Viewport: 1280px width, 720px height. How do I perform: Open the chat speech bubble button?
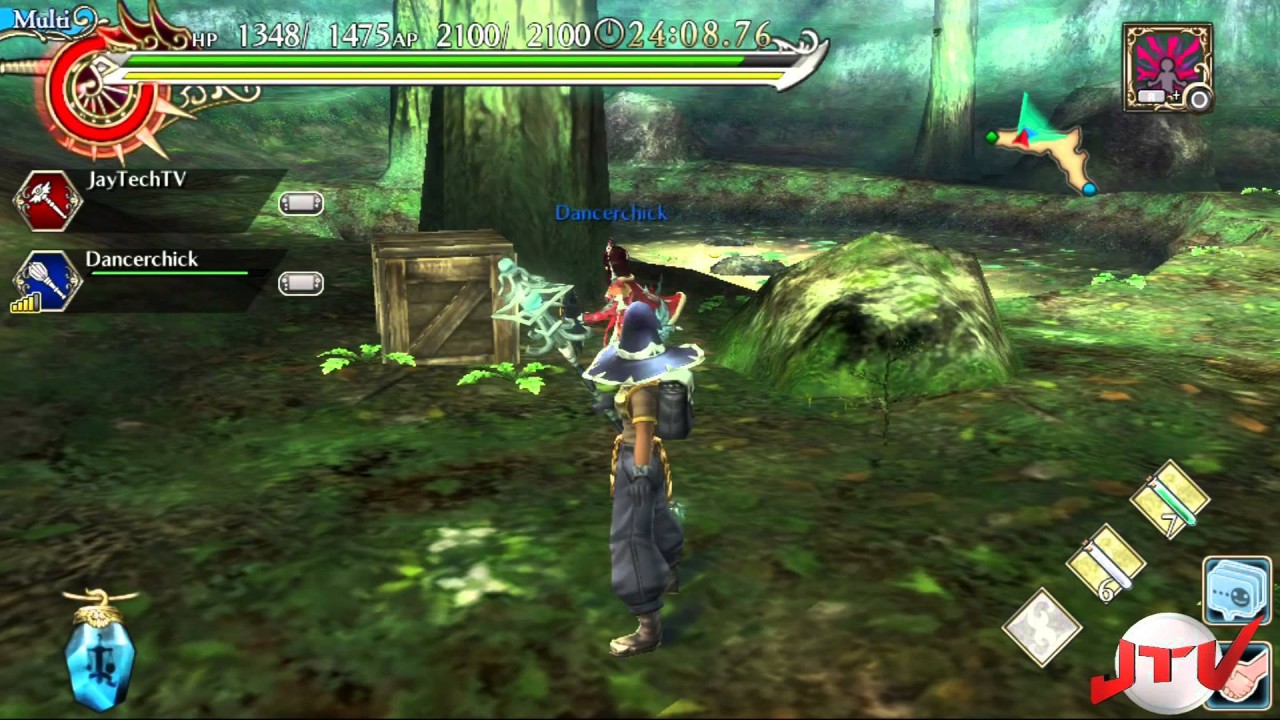point(1237,590)
